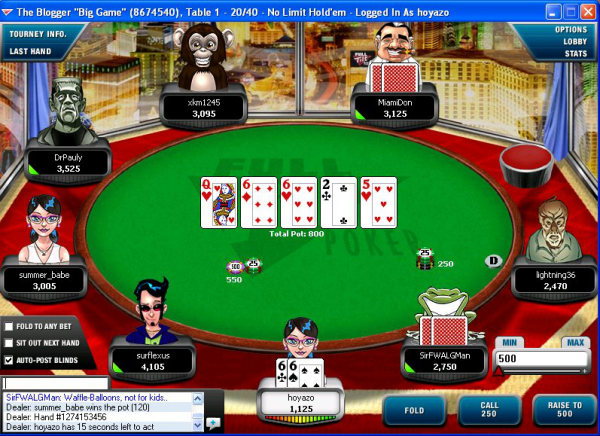Fold the current hand
The height and width of the screenshot is (436, 600).
click(412, 410)
